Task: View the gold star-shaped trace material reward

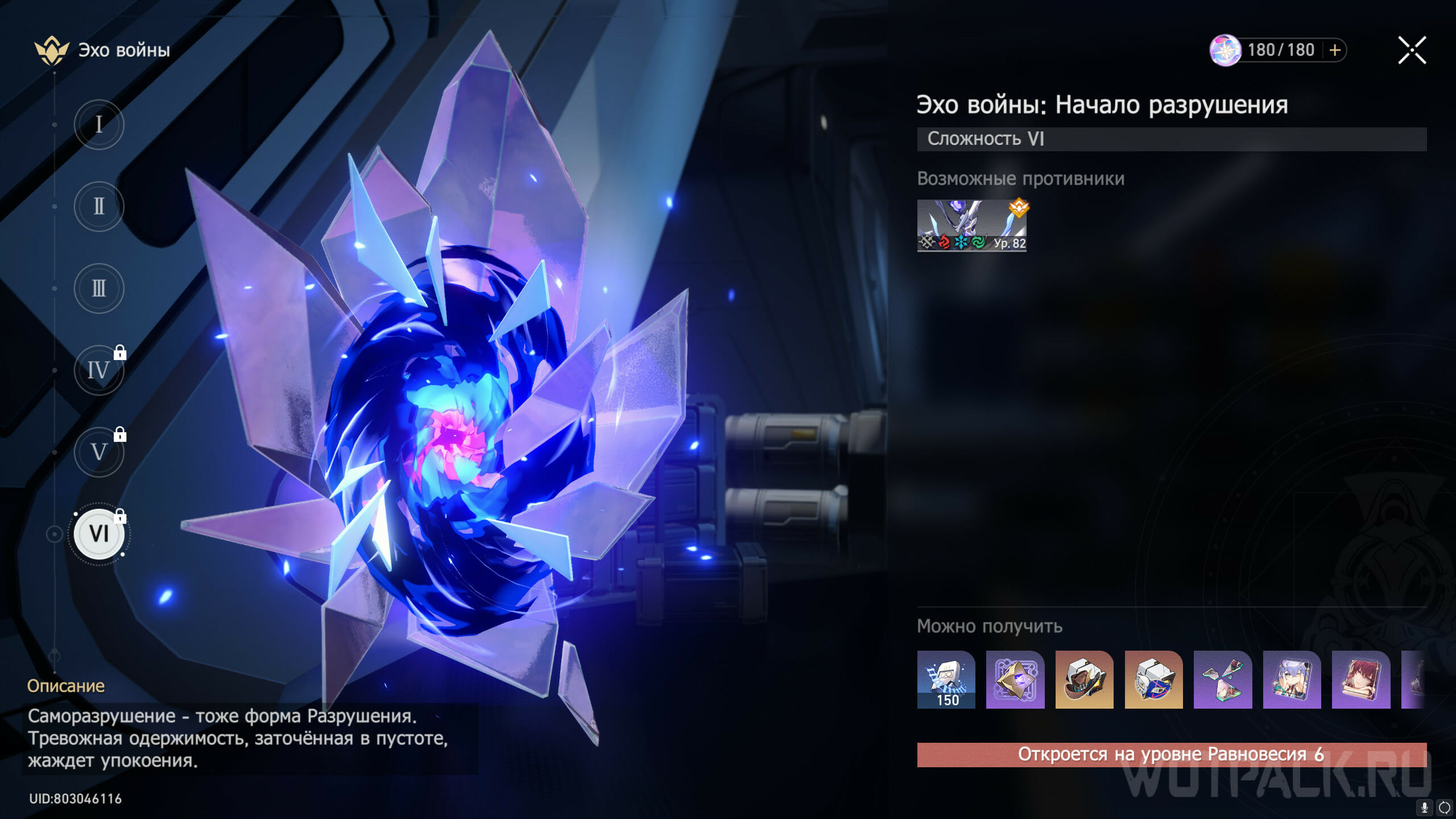Action: tap(1015, 680)
